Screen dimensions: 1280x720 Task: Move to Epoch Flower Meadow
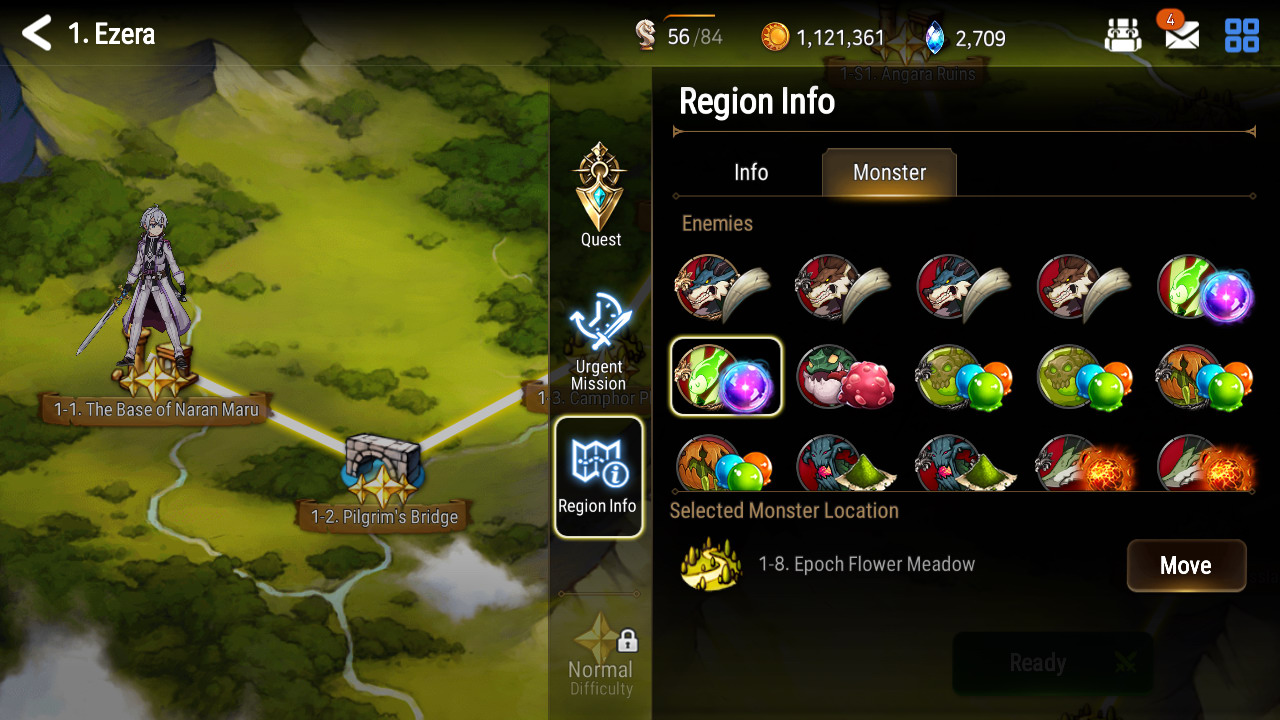[1186, 566]
